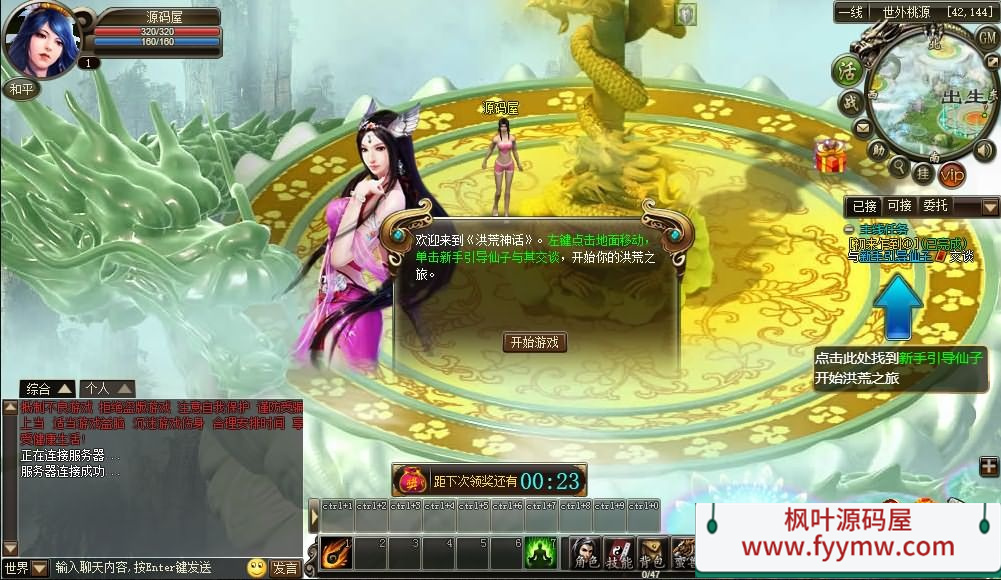Activate the 挂 auto-play button

coord(924,172)
